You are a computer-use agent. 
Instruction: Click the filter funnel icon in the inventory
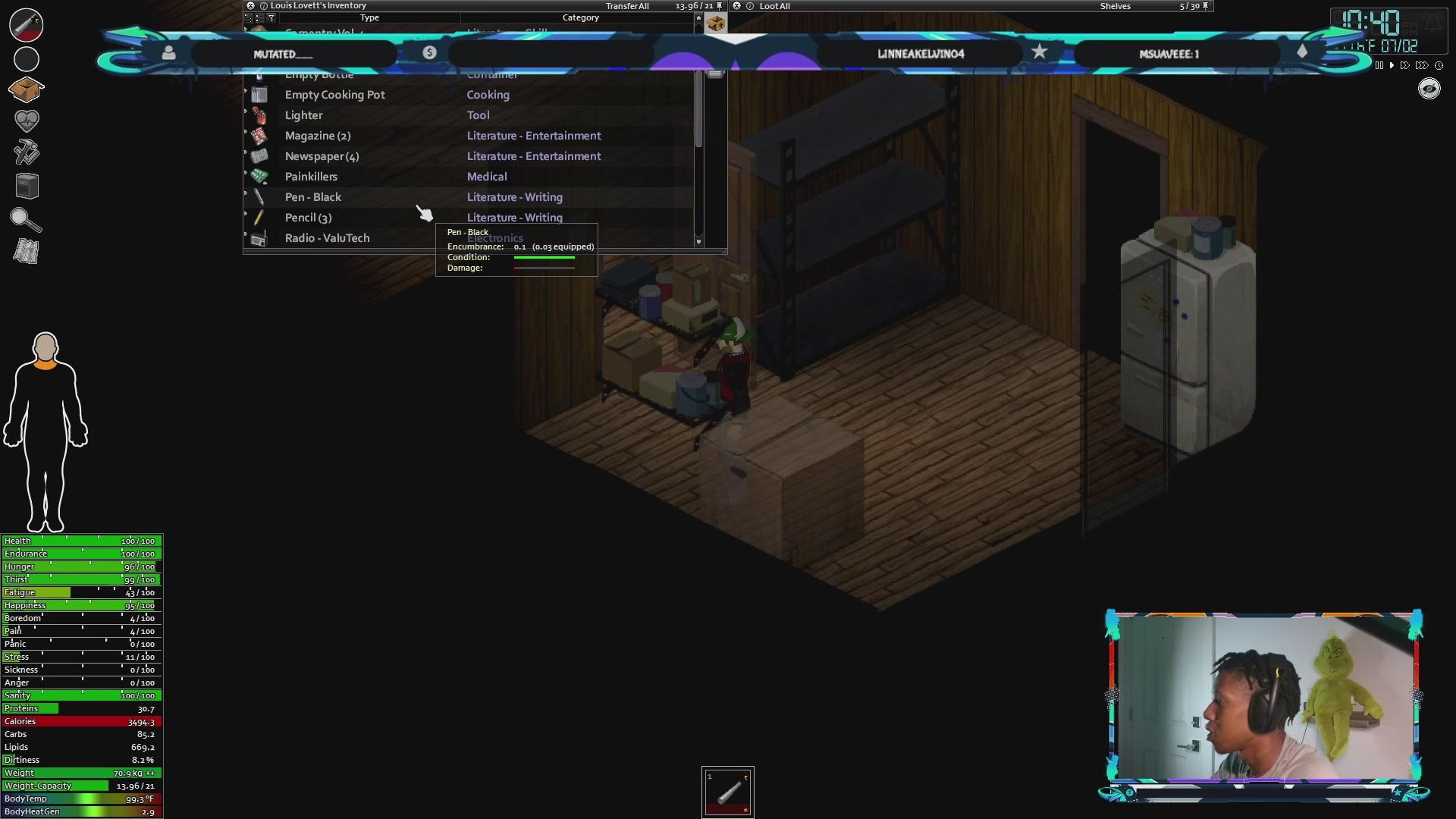[x=271, y=17]
